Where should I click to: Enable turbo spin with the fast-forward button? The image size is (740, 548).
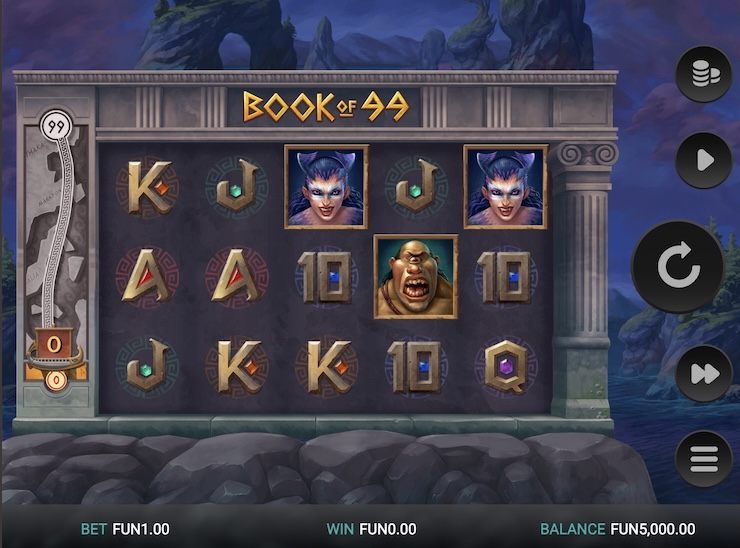(703, 373)
